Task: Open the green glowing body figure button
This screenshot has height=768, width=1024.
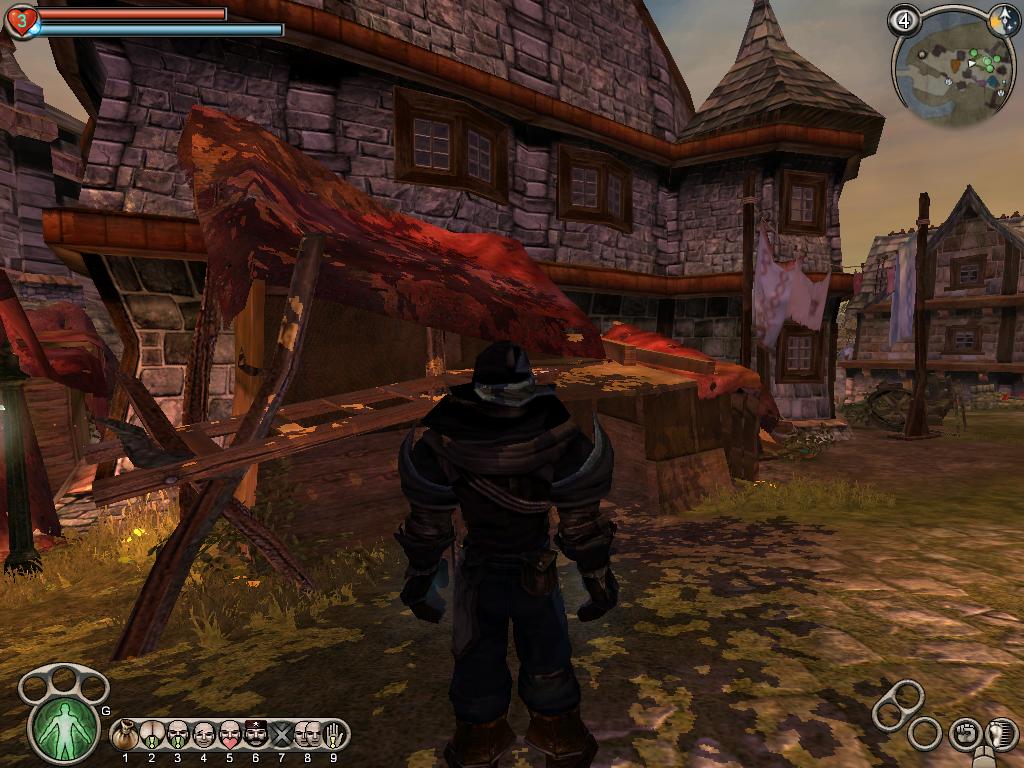Action: pyautogui.click(x=65, y=727)
